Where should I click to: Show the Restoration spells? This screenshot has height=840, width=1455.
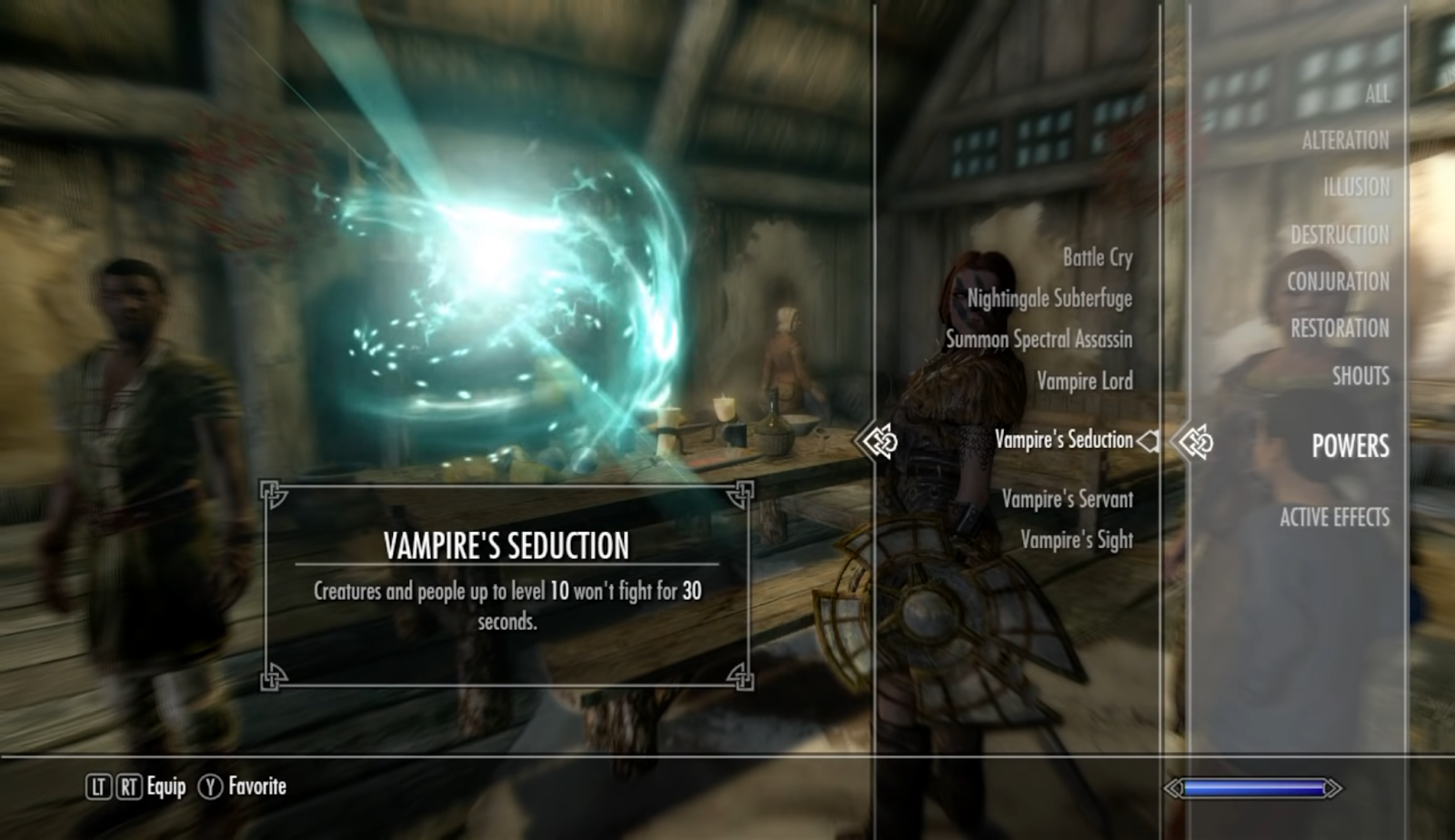pos(1340,328)
